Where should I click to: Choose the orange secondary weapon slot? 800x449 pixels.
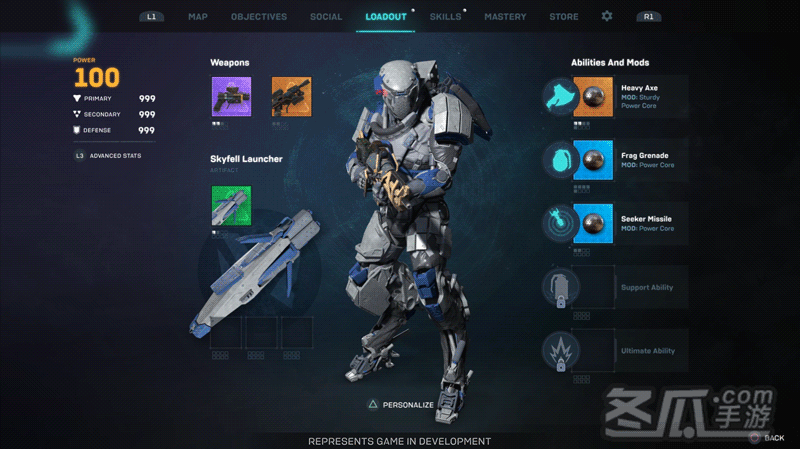tap(291, 97)
